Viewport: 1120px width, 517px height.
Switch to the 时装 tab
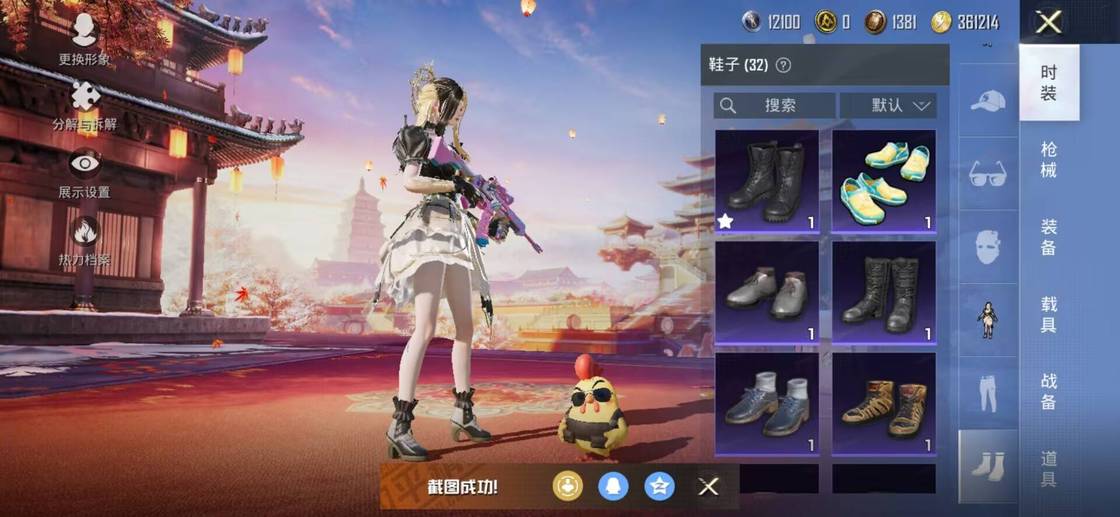tap(1048, 83)
